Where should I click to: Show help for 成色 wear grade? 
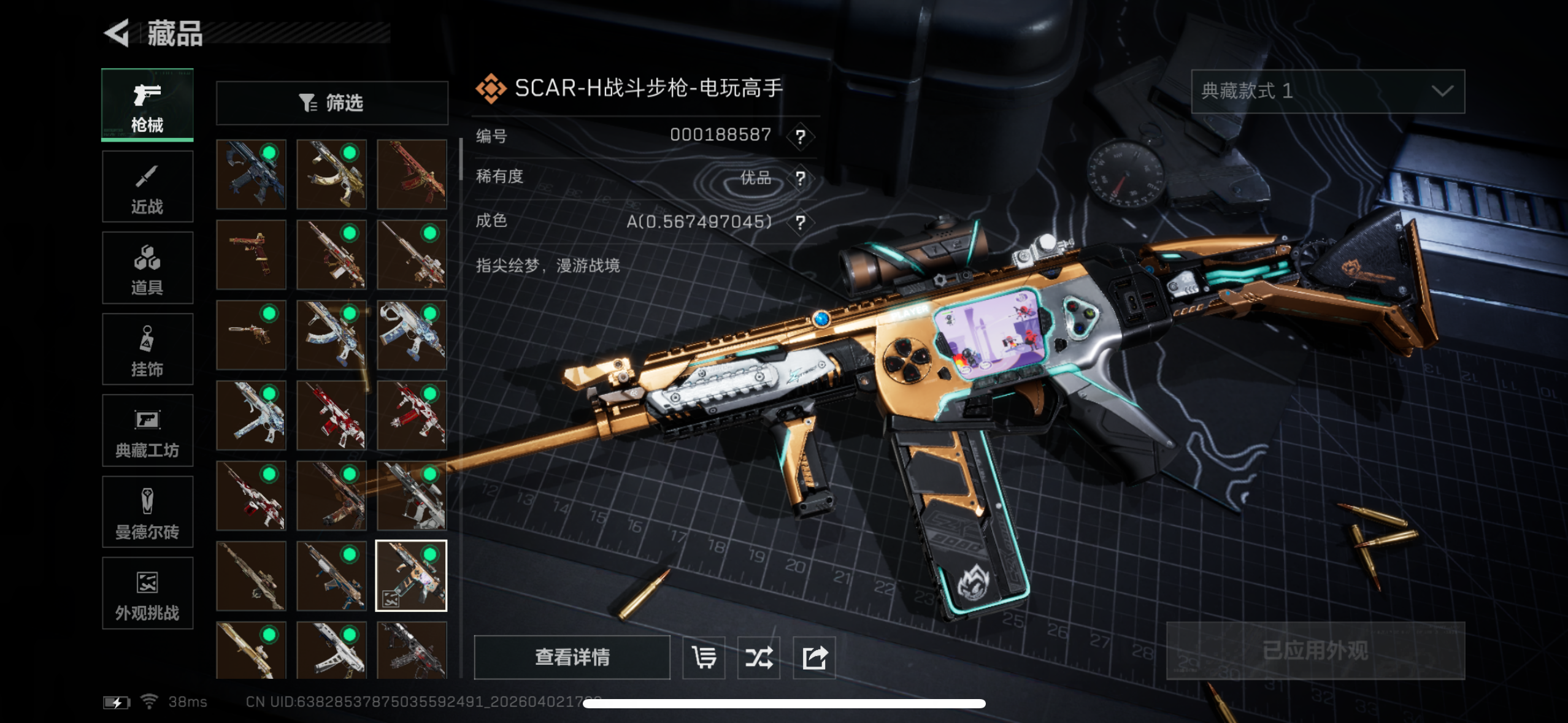pyautogui.click(x=800, y=222)
